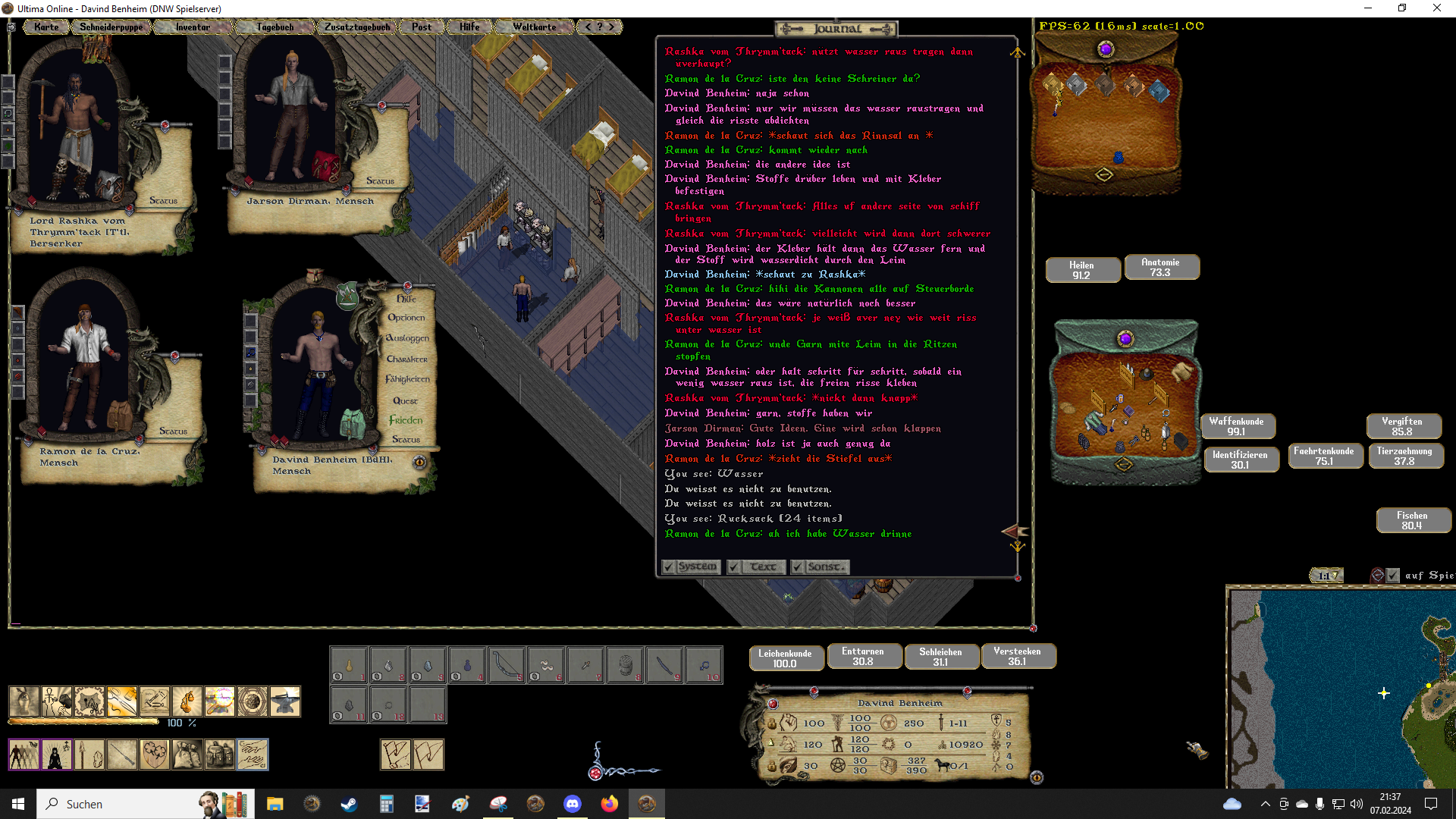
Task: Toggle the Frieden war/peace button
Action: coord(406,420)
